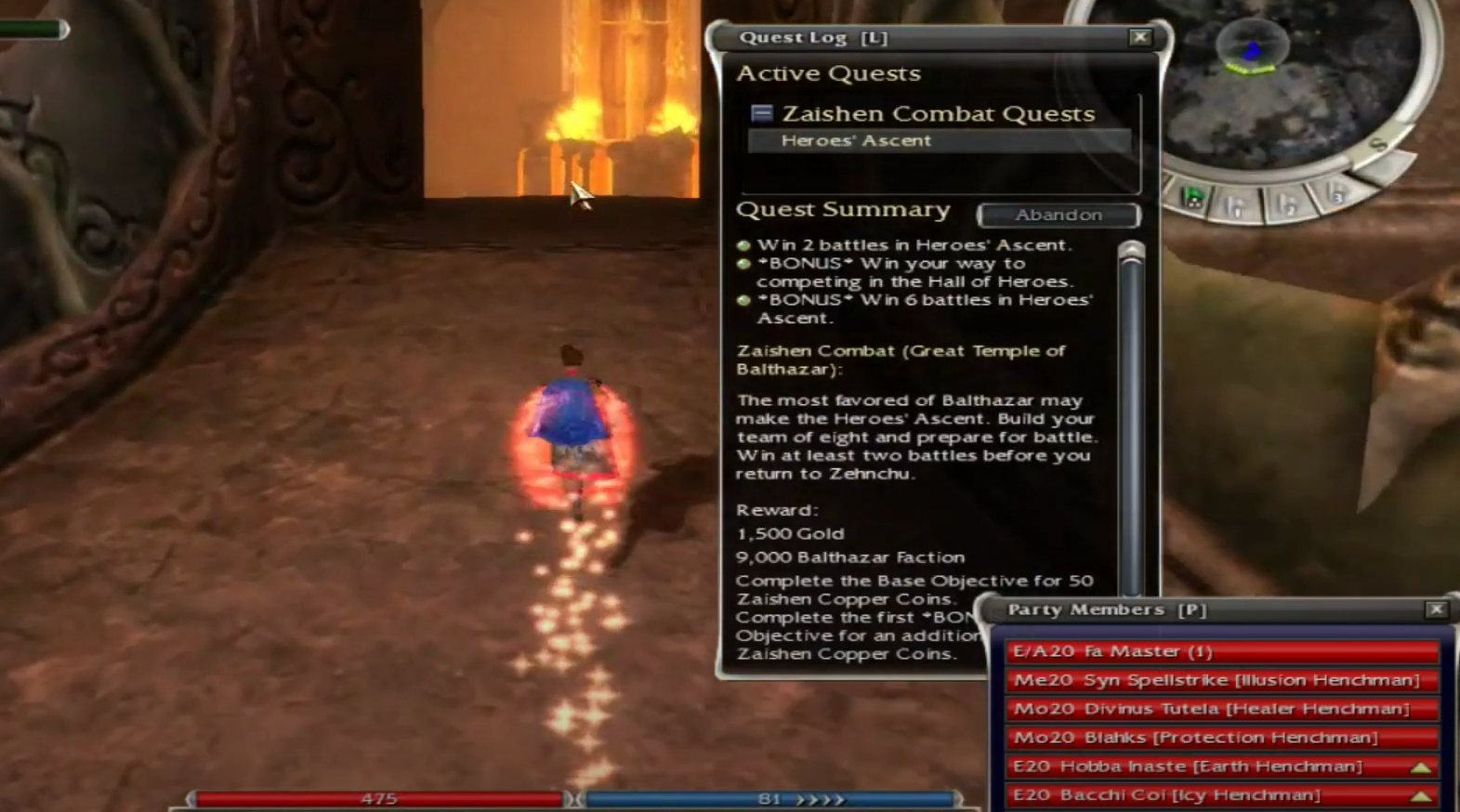Close the Quest Log window

coord(1139,37)
